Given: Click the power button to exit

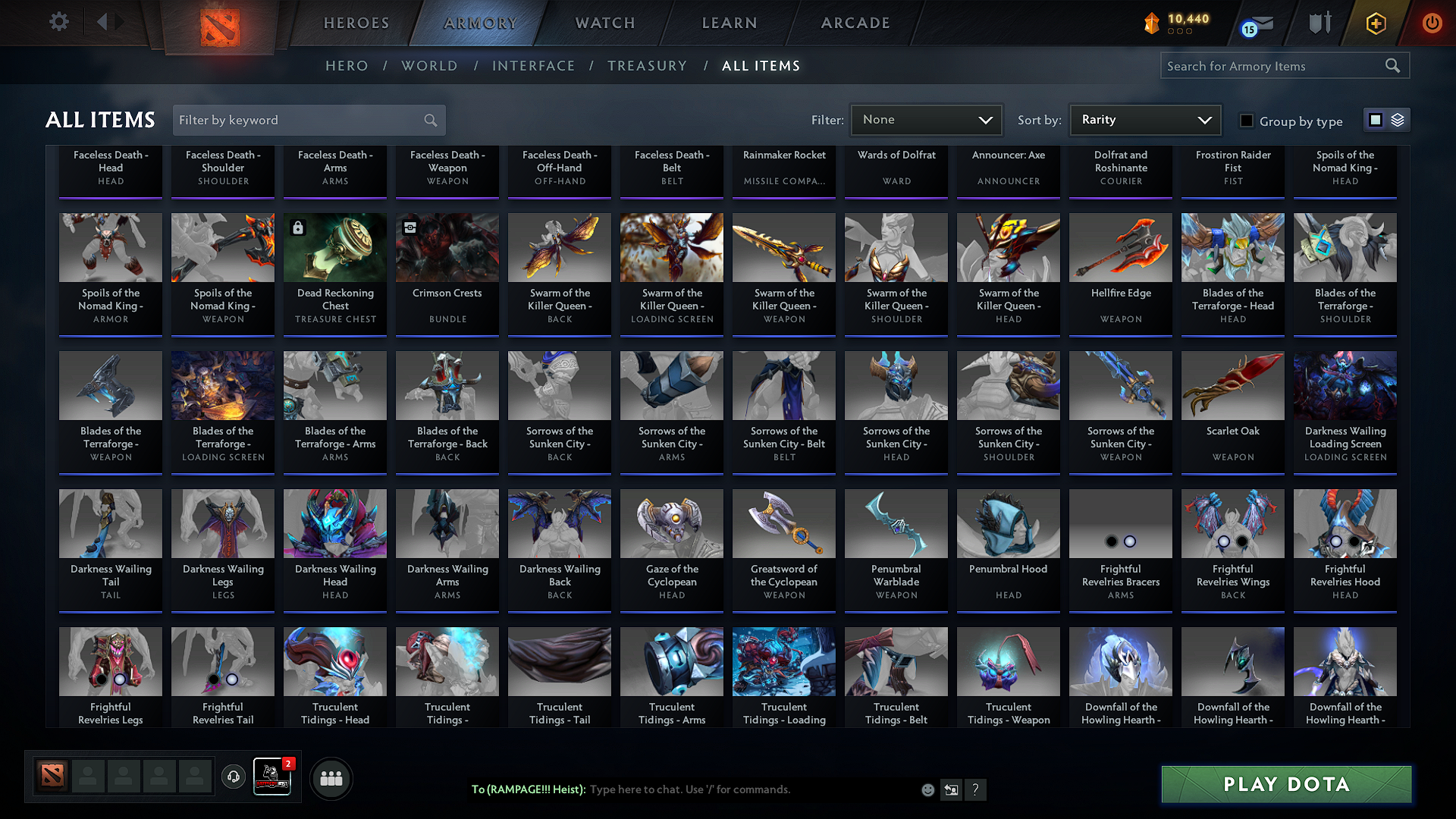Looking at the screenshot, I should pyautogui.click(x=1432, y=23).
